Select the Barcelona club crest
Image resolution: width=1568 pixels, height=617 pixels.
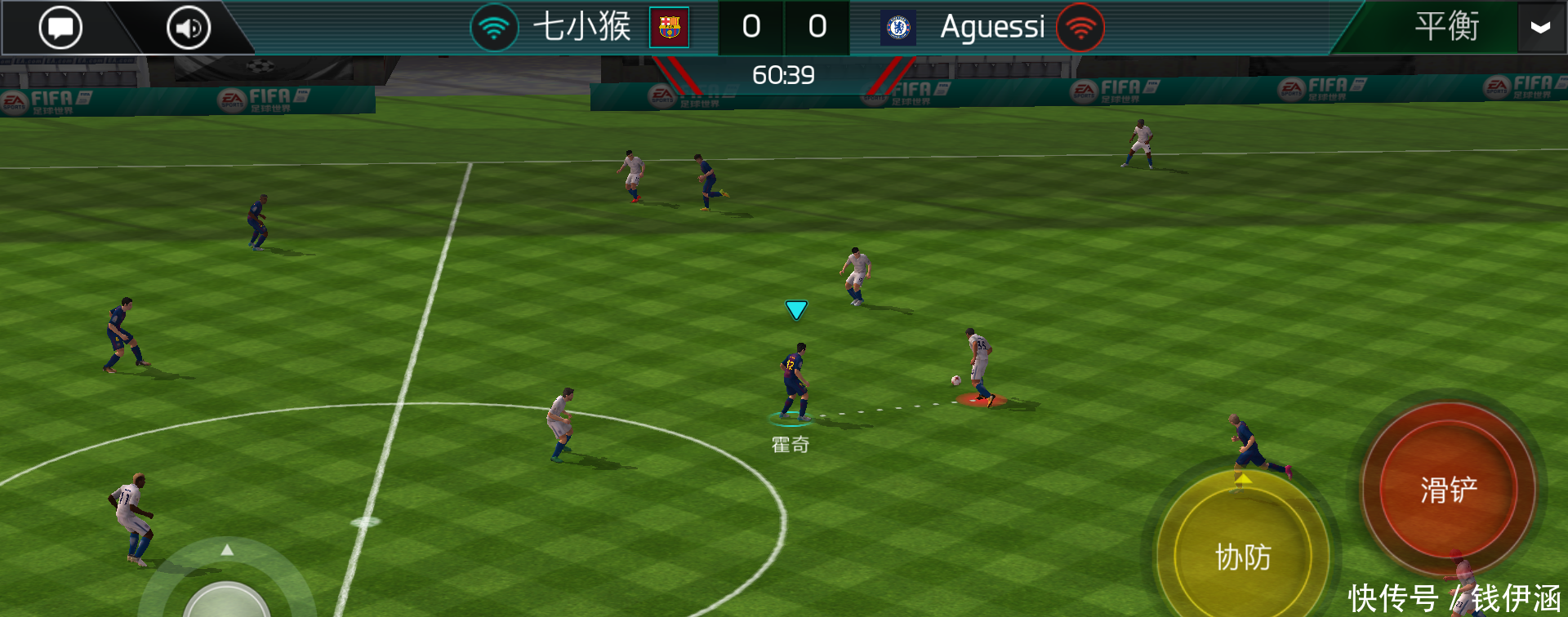(x=670, y=26)
